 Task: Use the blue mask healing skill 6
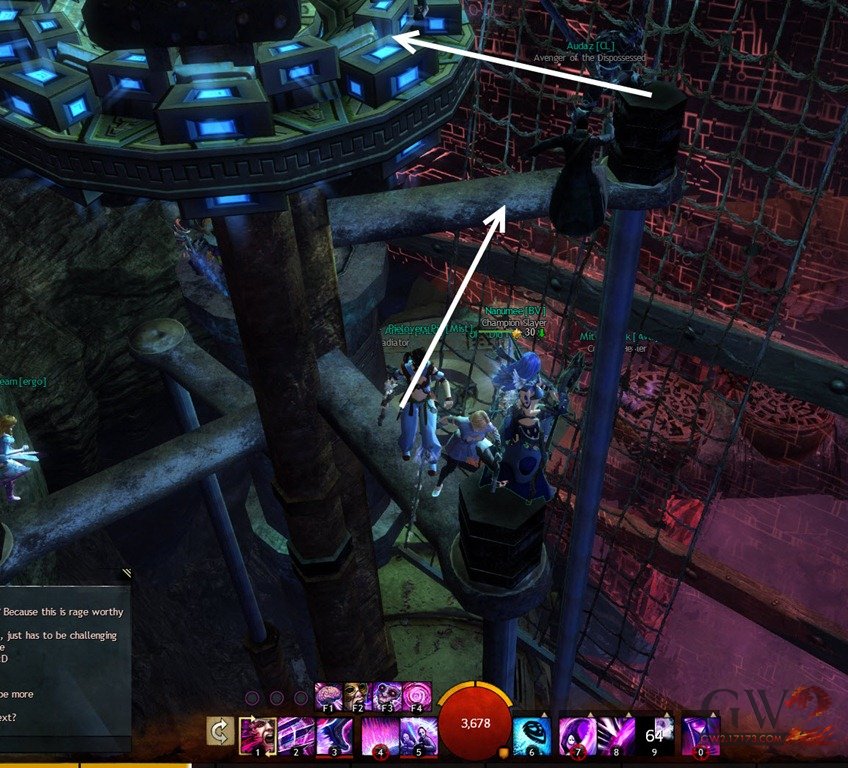(x=531, y=735)
